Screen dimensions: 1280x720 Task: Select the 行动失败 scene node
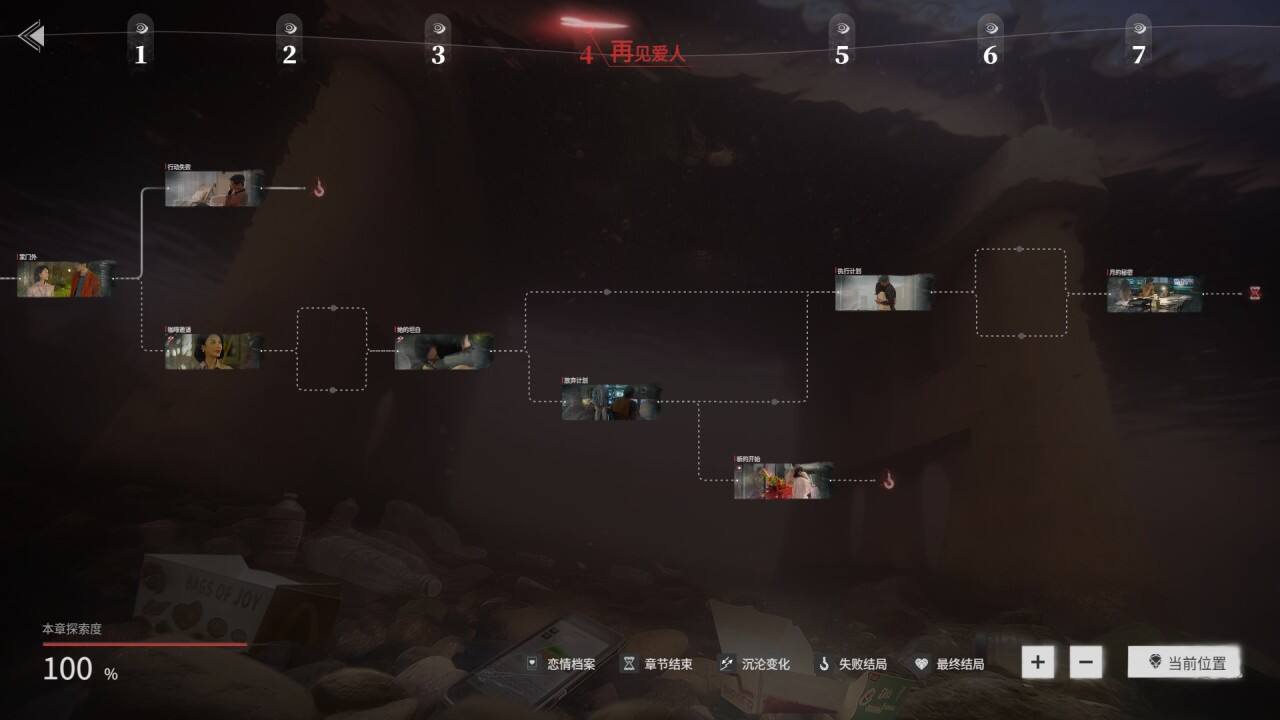click(214, 188)
